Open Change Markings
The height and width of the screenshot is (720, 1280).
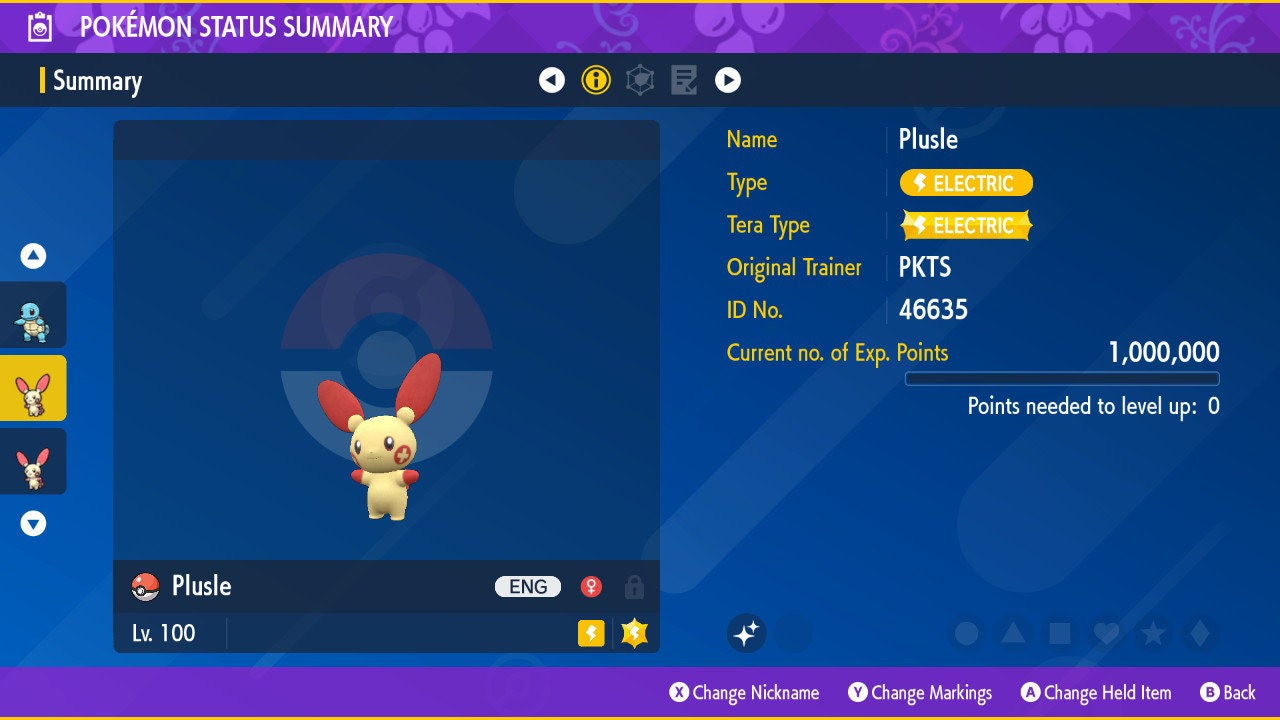point(920,692)
